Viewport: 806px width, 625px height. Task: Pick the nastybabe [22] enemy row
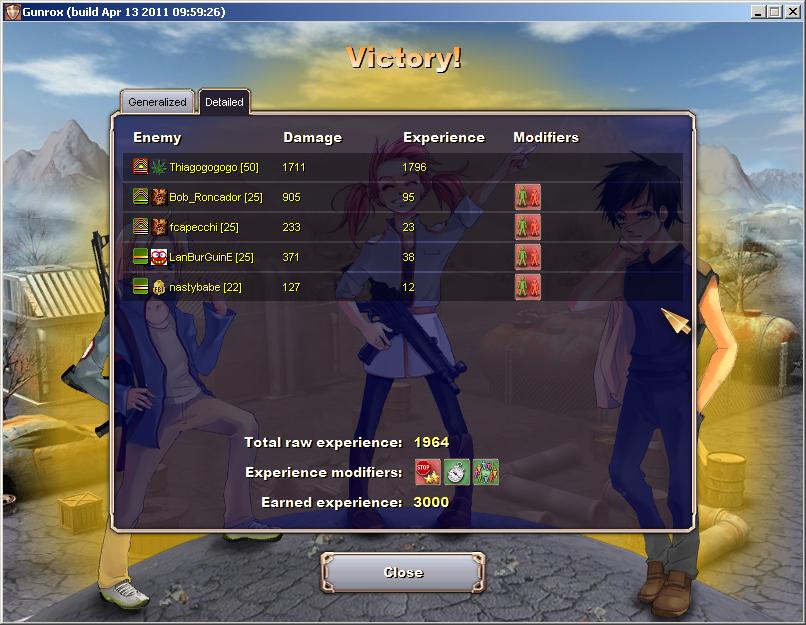(205, 287)
